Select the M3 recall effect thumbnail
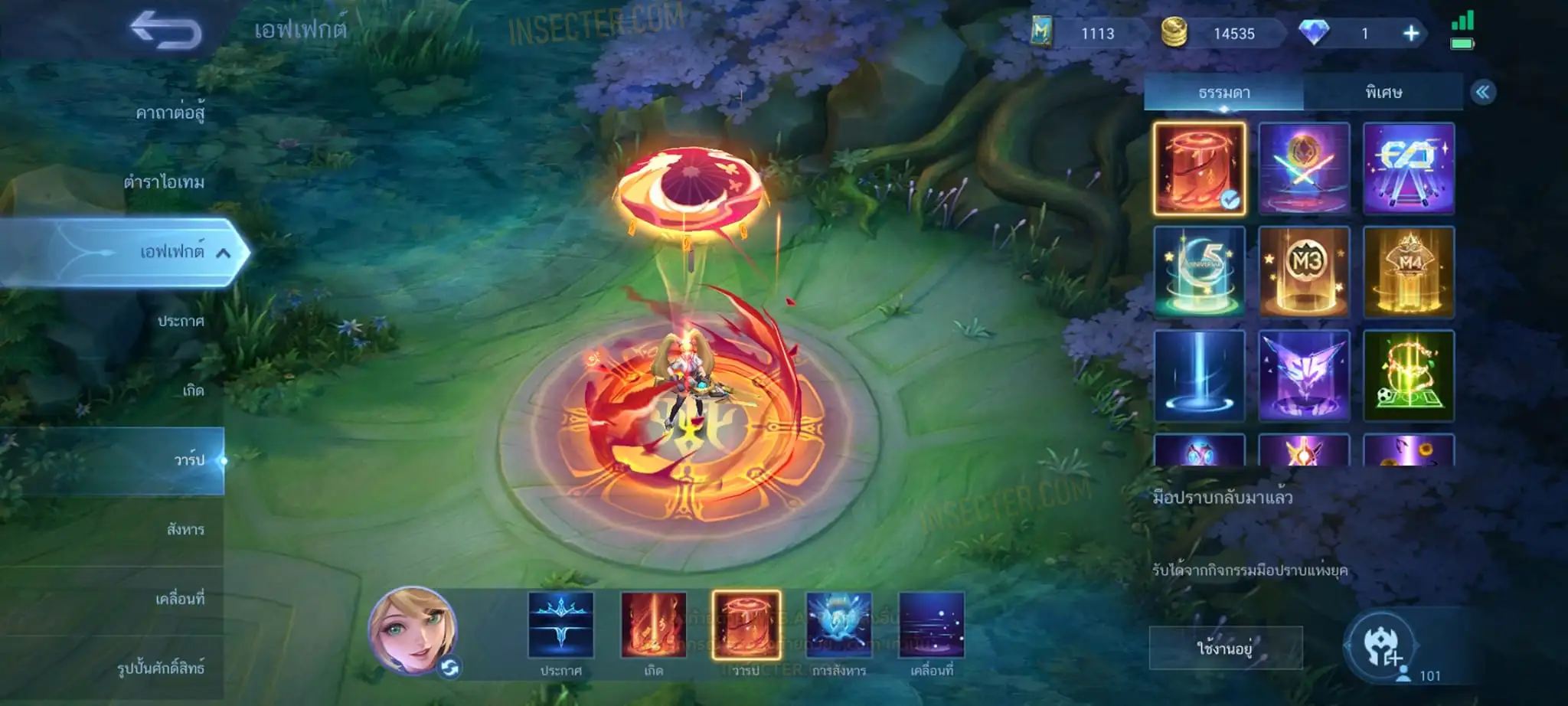This screenshot has width=1568, height=706. (1304, 272)
